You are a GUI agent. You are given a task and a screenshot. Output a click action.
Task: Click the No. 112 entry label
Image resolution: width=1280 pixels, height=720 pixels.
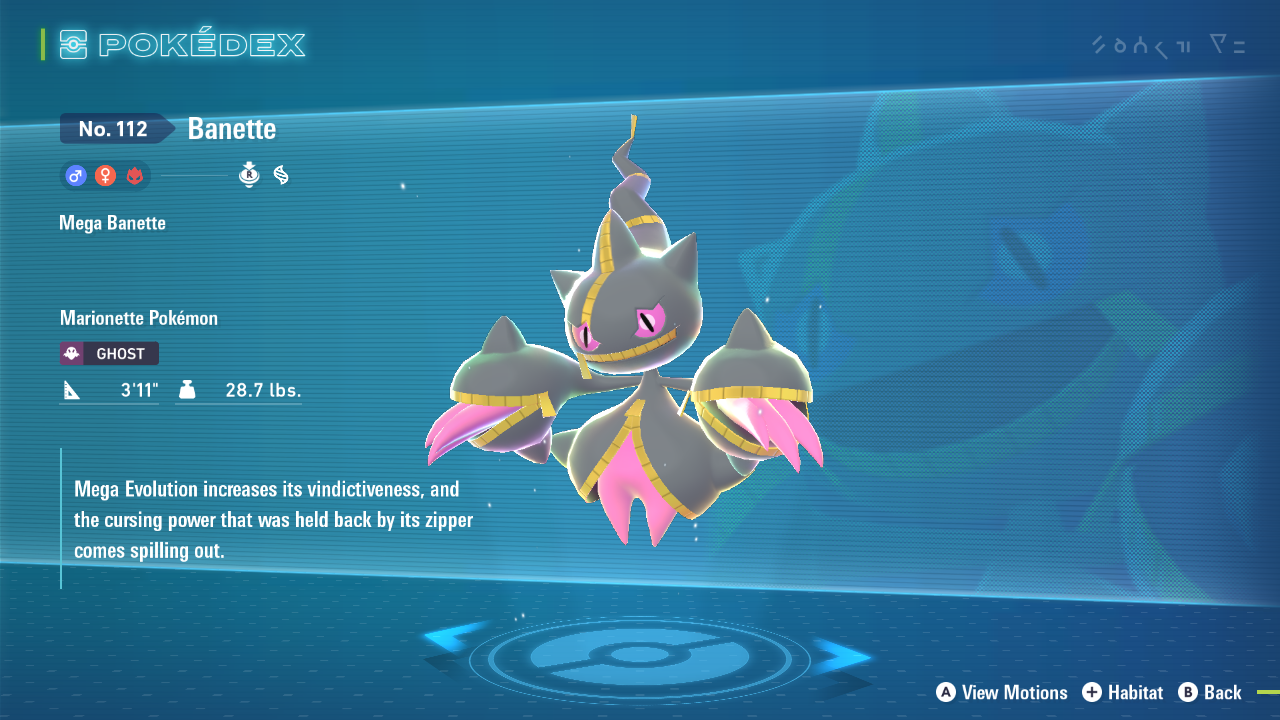[115, 128]
